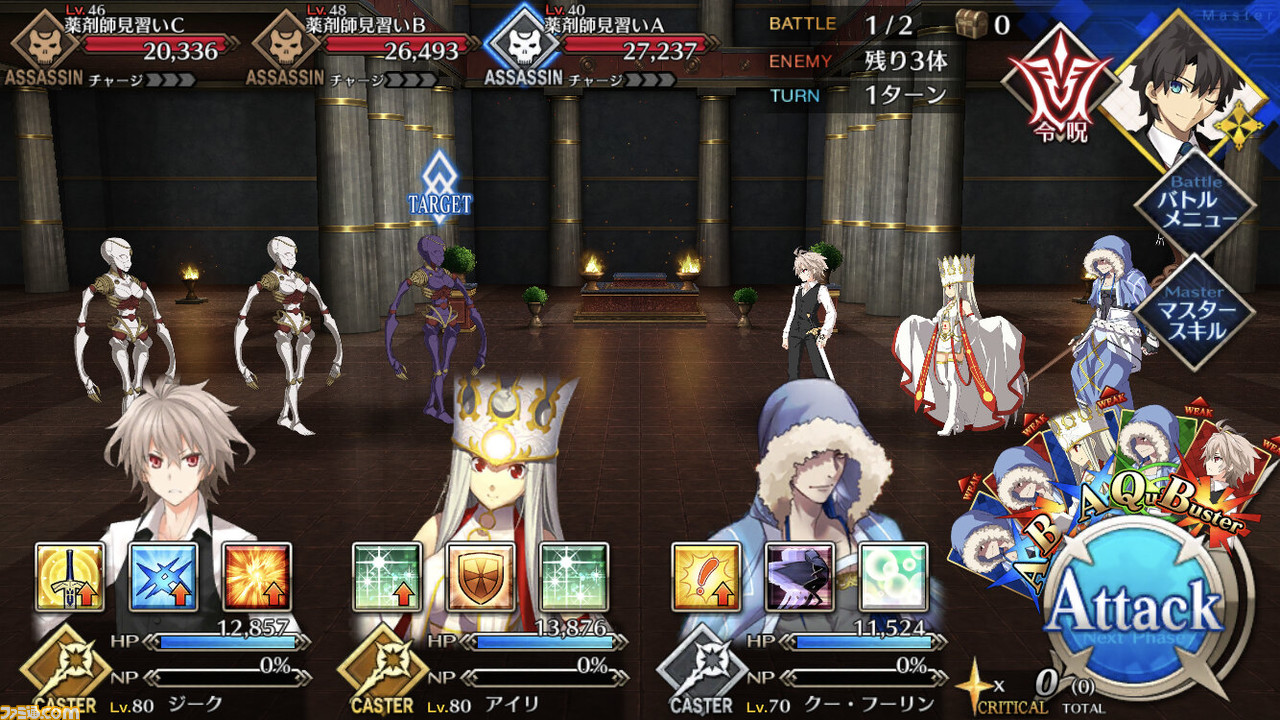The height and width of the screenshot is (720, 1280).
Task: Use Irisviel's first green sparkle skill
Action: (x=387, y=577)
